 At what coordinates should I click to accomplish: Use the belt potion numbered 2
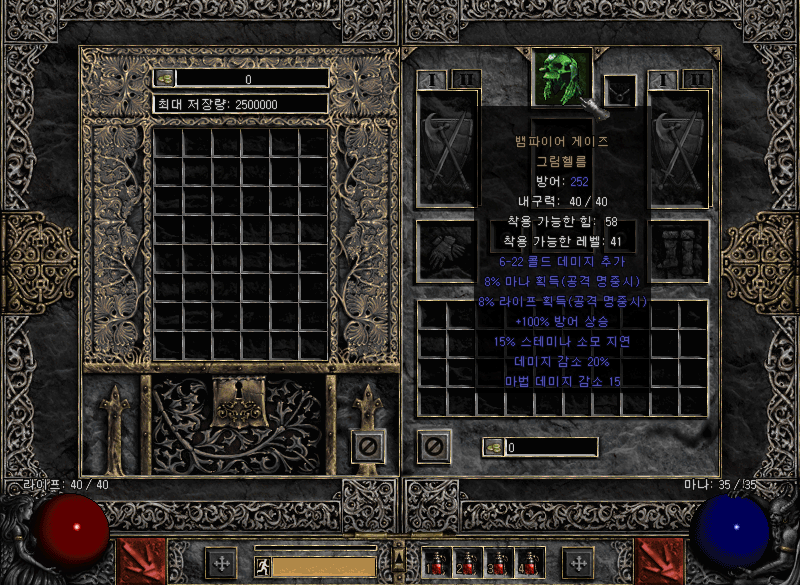pos(467,564)
